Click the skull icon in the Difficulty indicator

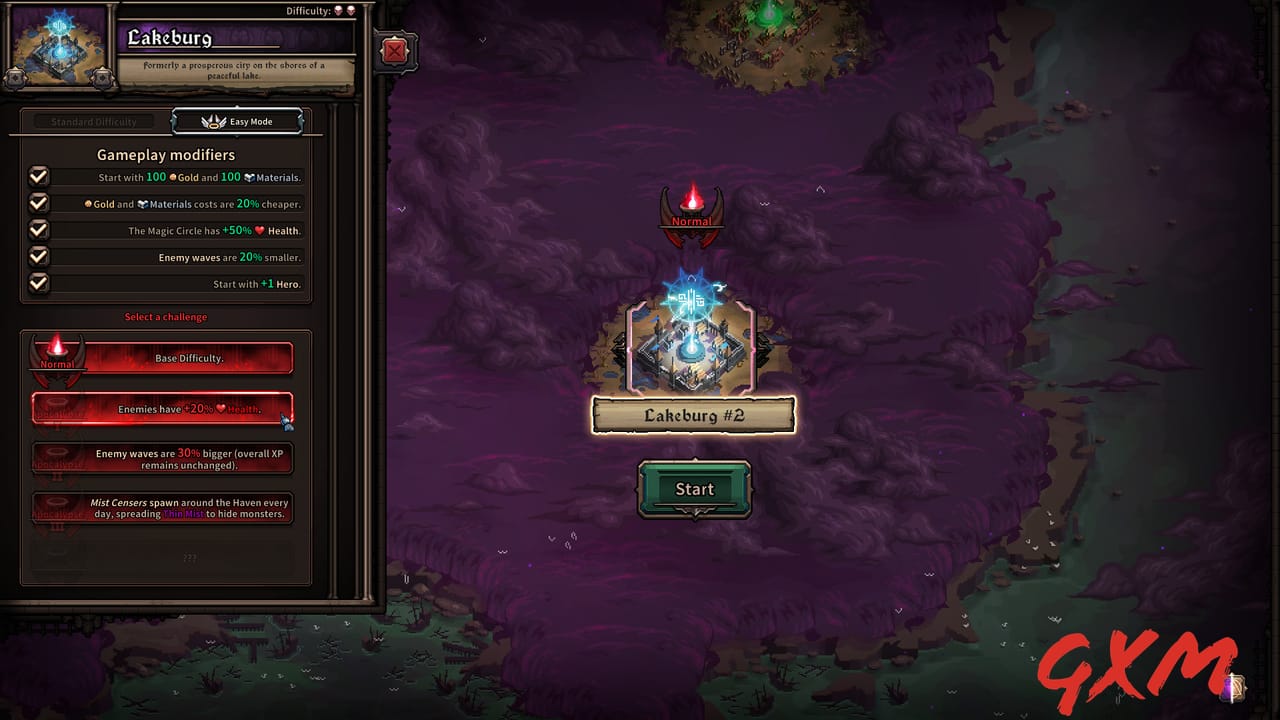tap(337, 11)
